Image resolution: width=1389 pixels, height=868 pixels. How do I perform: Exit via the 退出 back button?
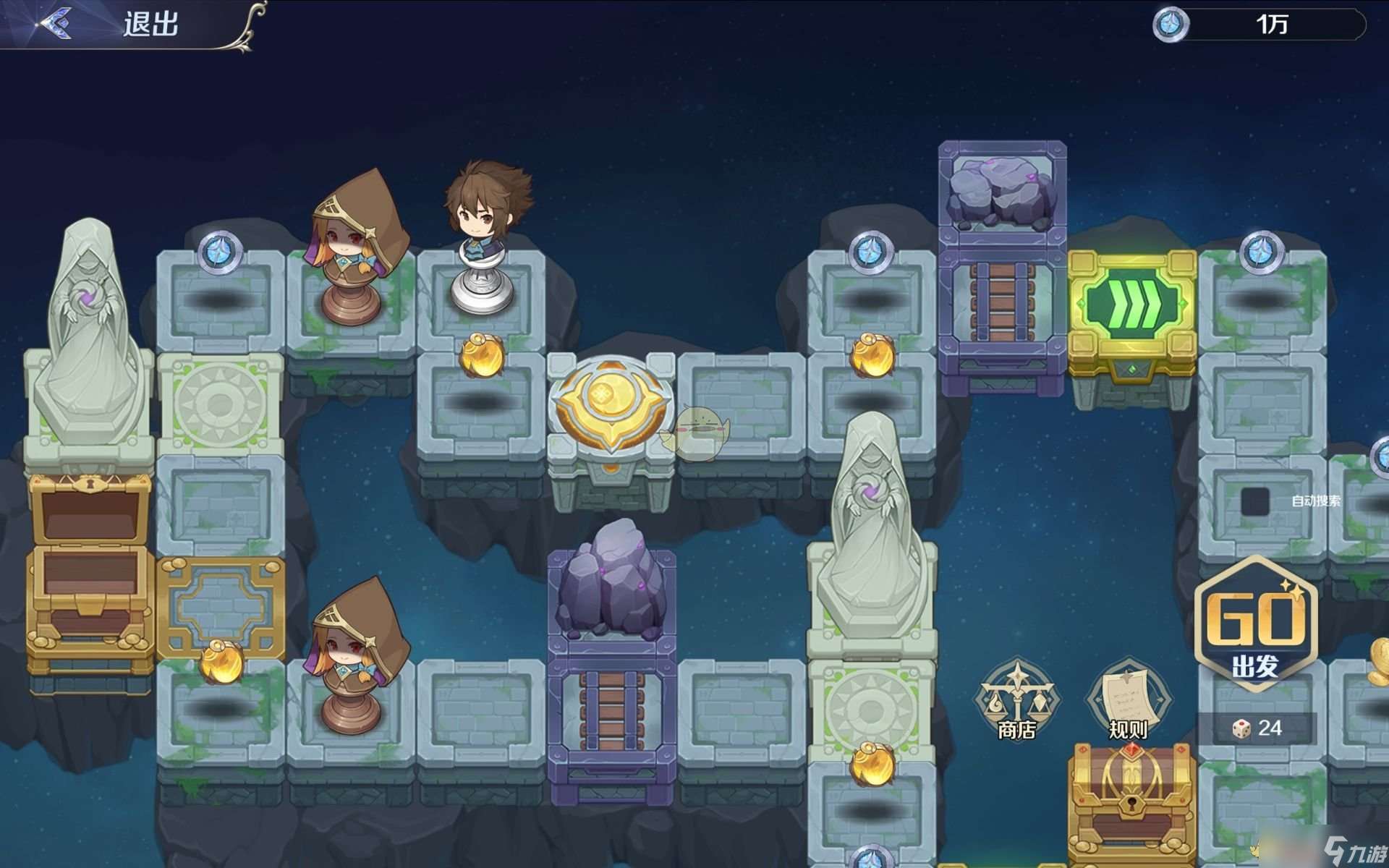[109, 25]
